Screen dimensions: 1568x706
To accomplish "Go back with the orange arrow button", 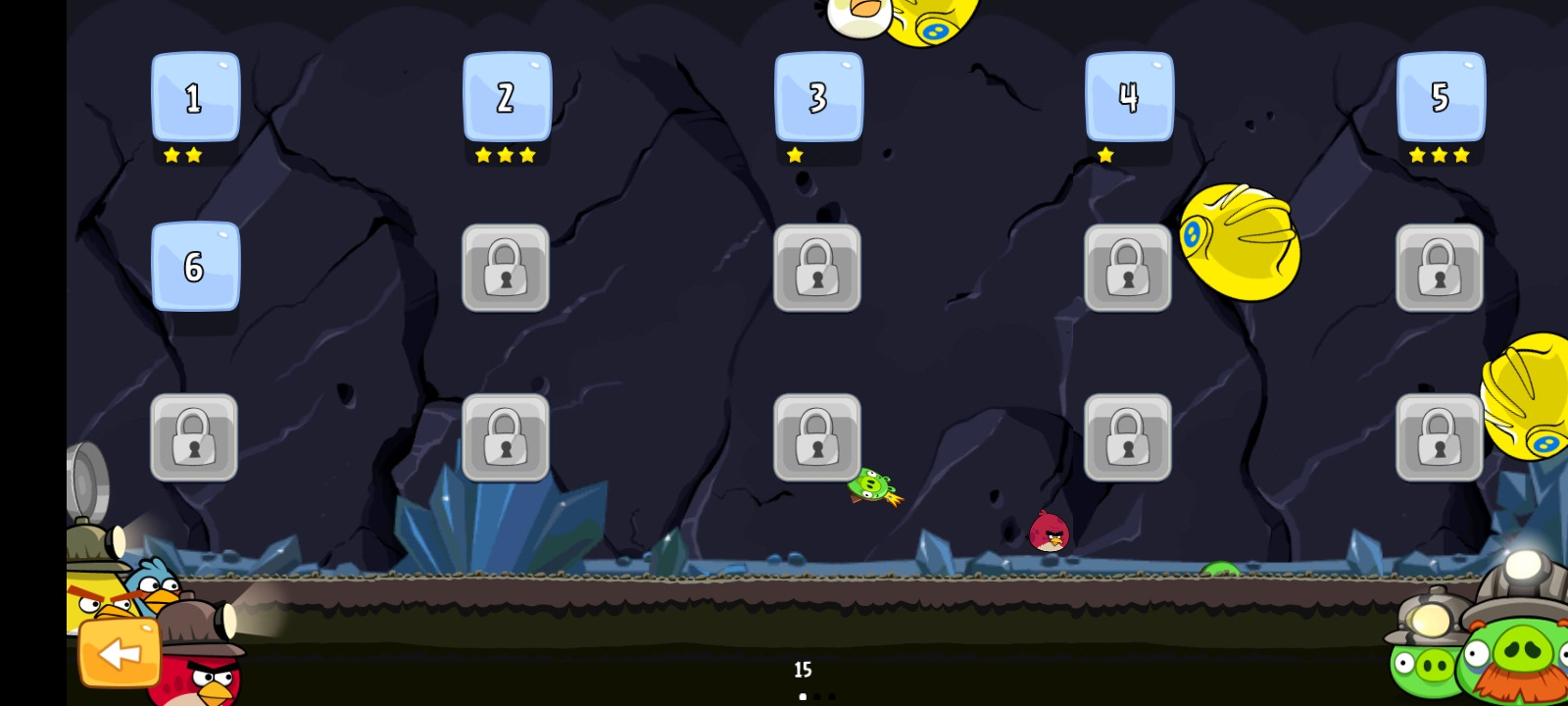I will coord(120,653).
